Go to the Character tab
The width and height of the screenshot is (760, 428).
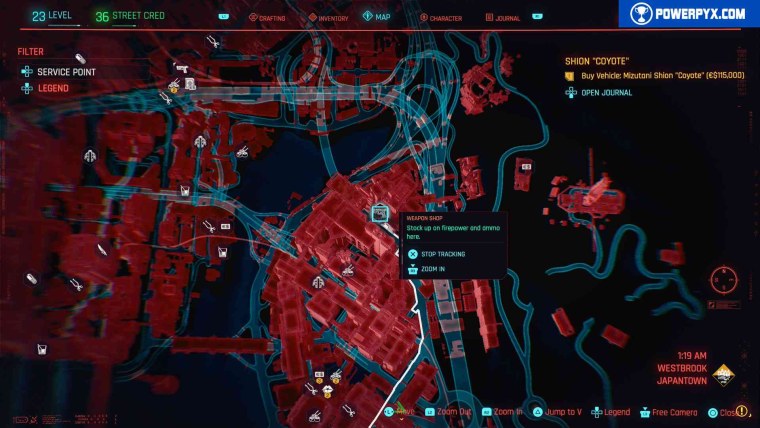pos(440,17)
